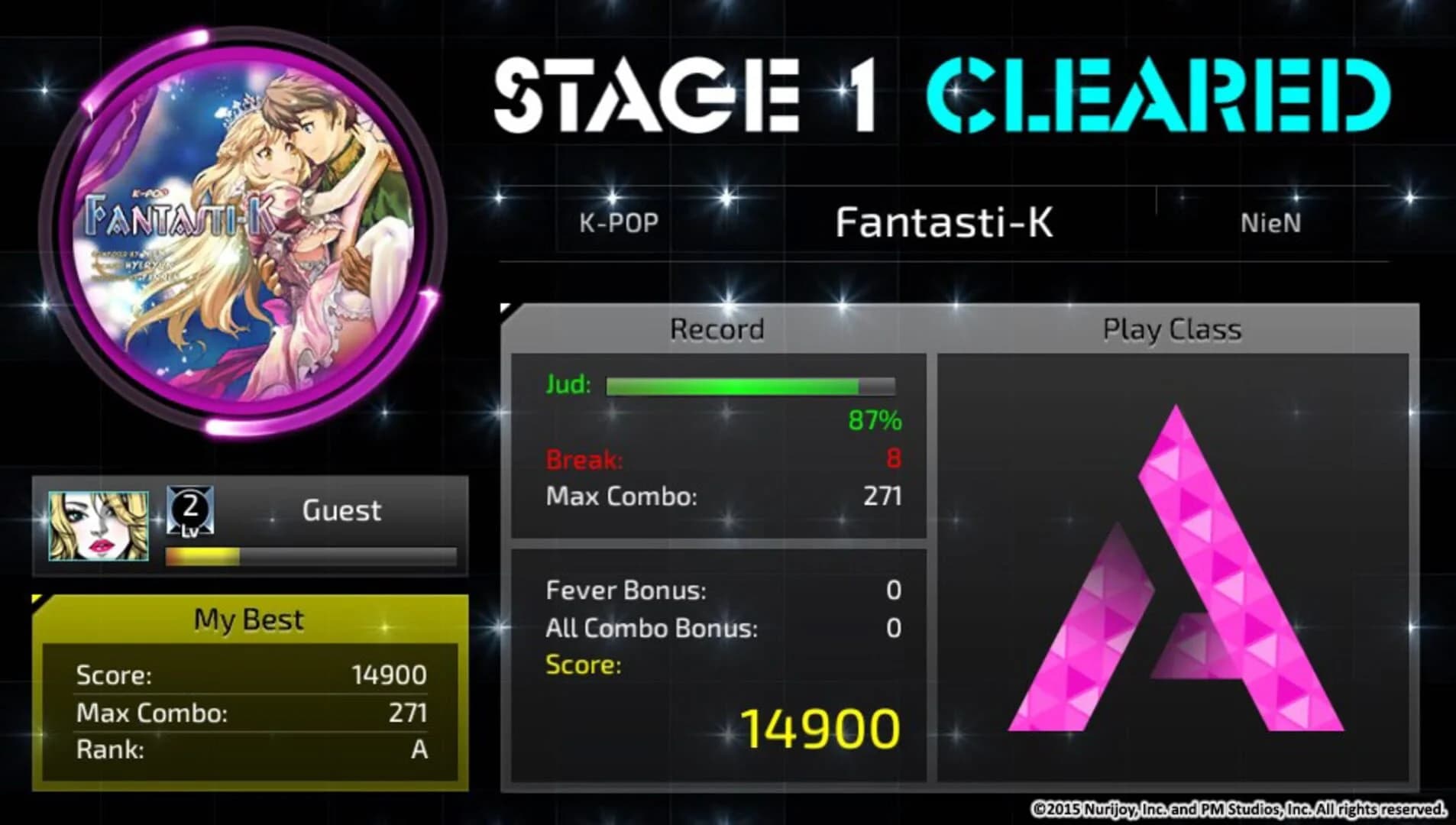Screen dimensions: 1456x825
Task: Switch to the Play Class tab
Action: (x=1170, y=329)
